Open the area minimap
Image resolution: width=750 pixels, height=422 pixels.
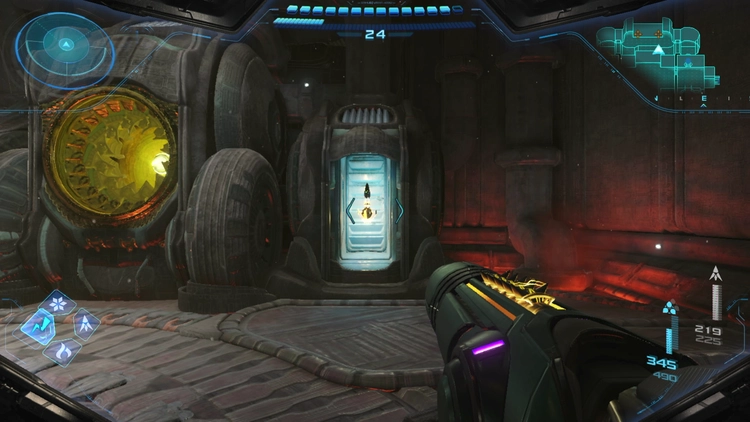[x=657, y=55]
